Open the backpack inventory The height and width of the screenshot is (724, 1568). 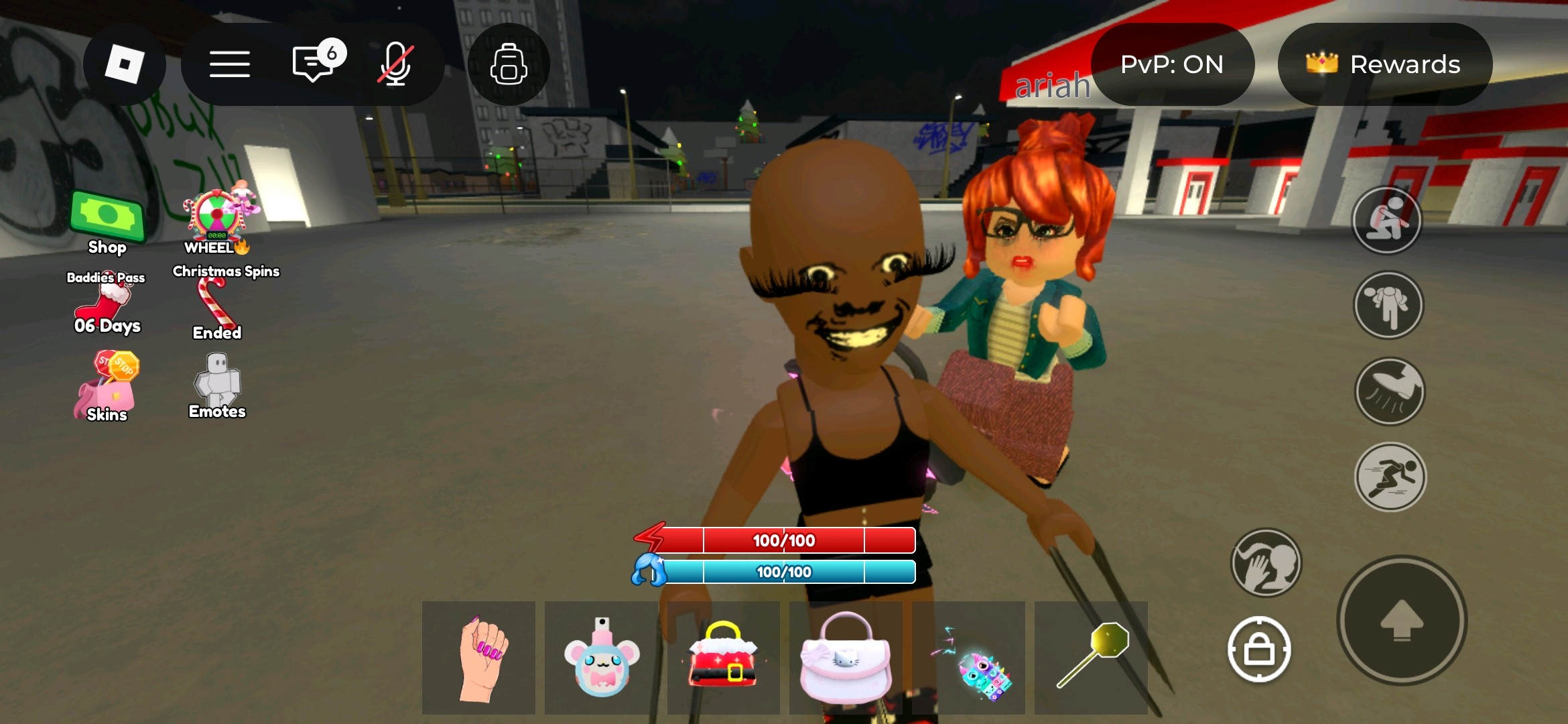pos(509,64)
